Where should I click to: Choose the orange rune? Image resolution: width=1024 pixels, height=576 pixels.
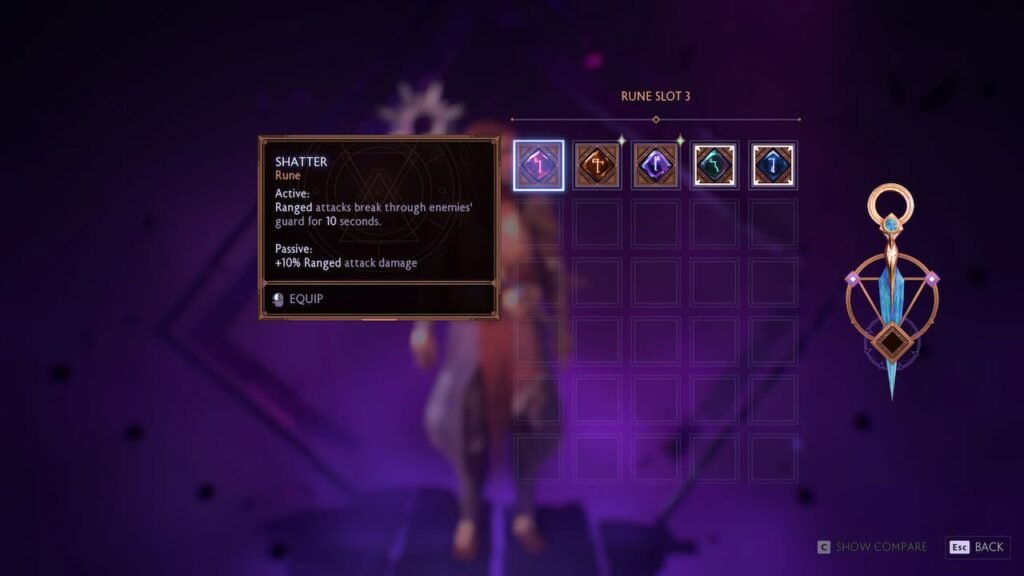[x=598, y=165]
